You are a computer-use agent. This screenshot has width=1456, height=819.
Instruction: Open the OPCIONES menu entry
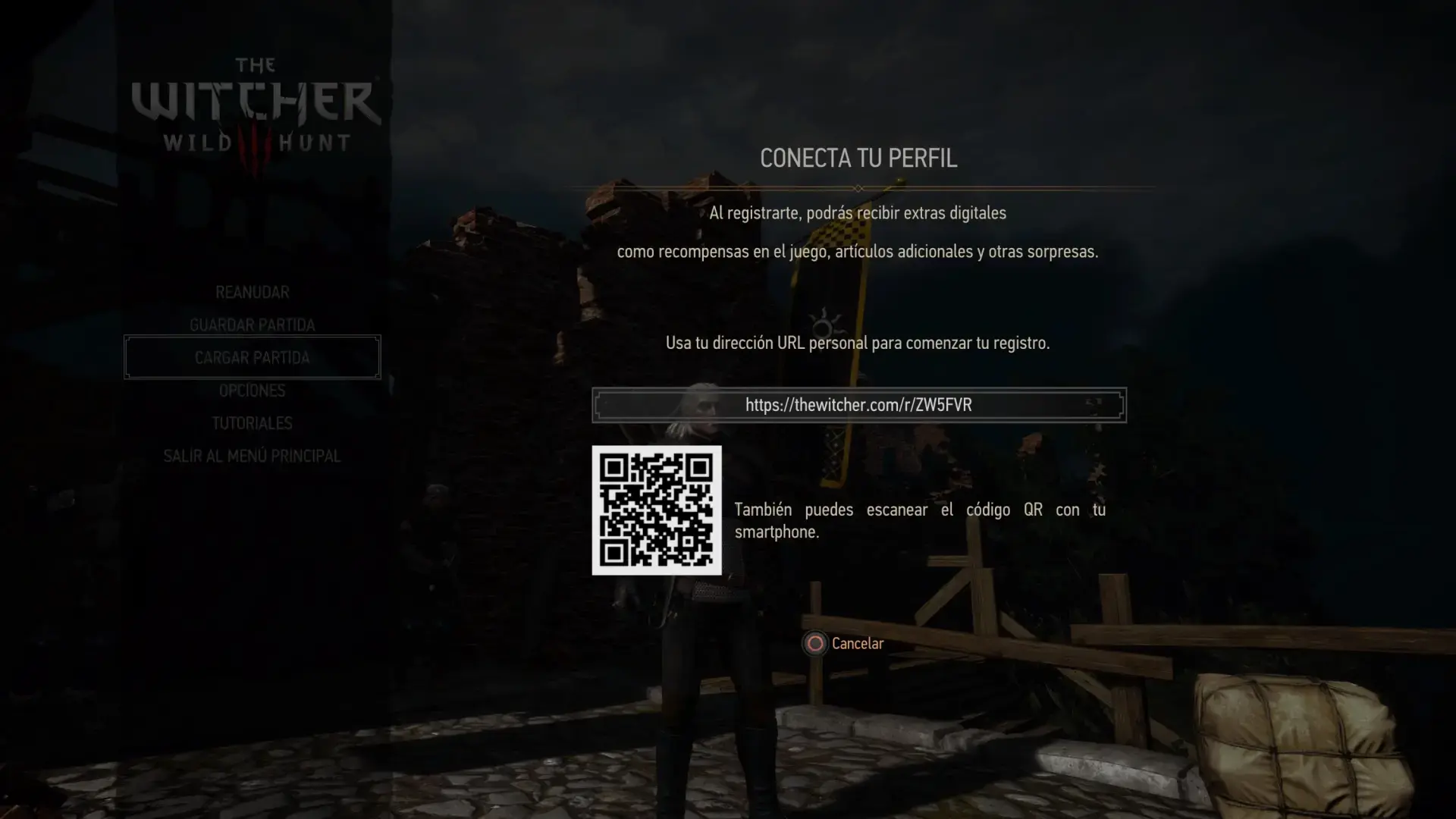[x=252, y=390]
